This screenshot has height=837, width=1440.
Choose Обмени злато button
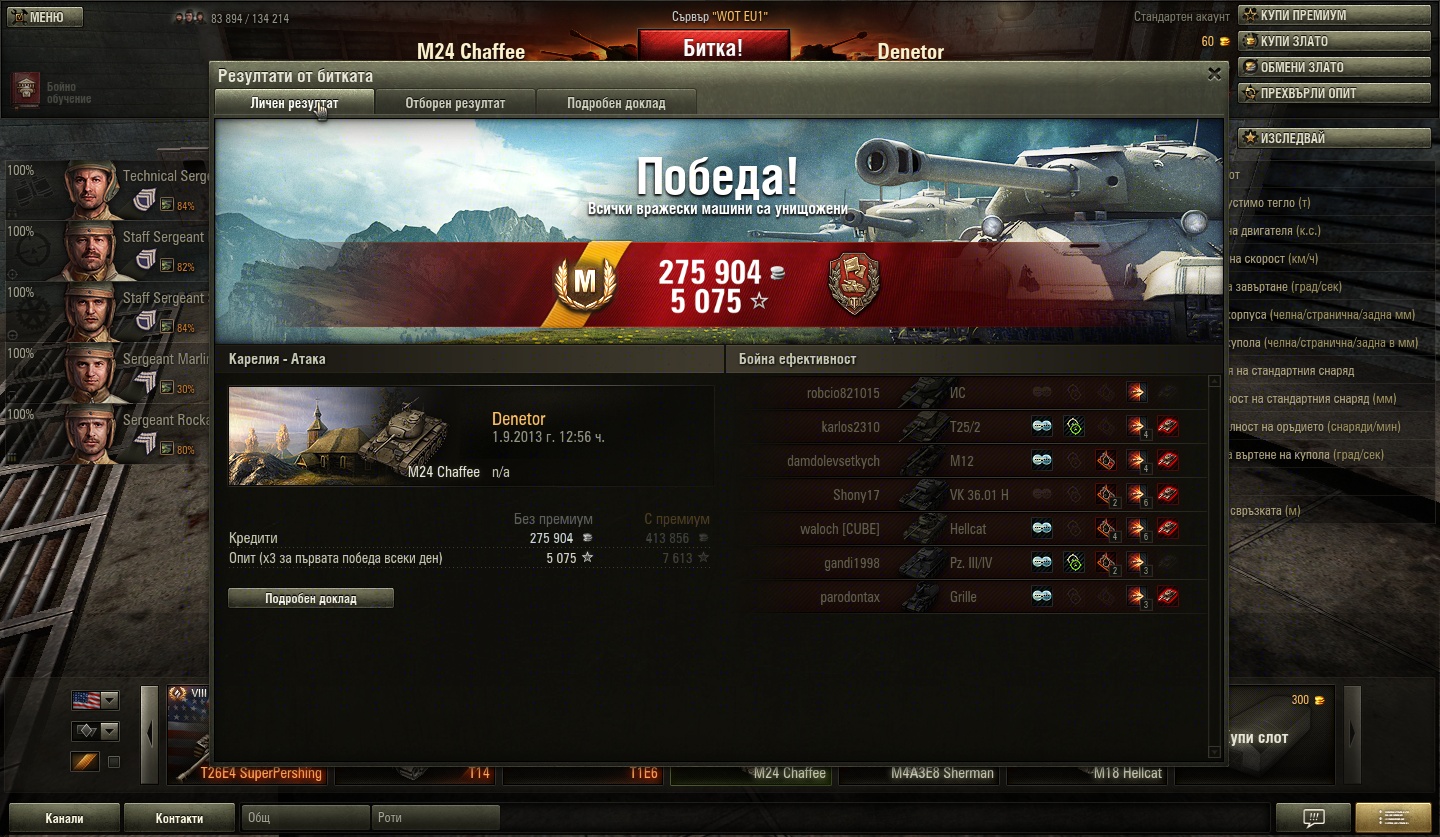[x=1334, y=67]
